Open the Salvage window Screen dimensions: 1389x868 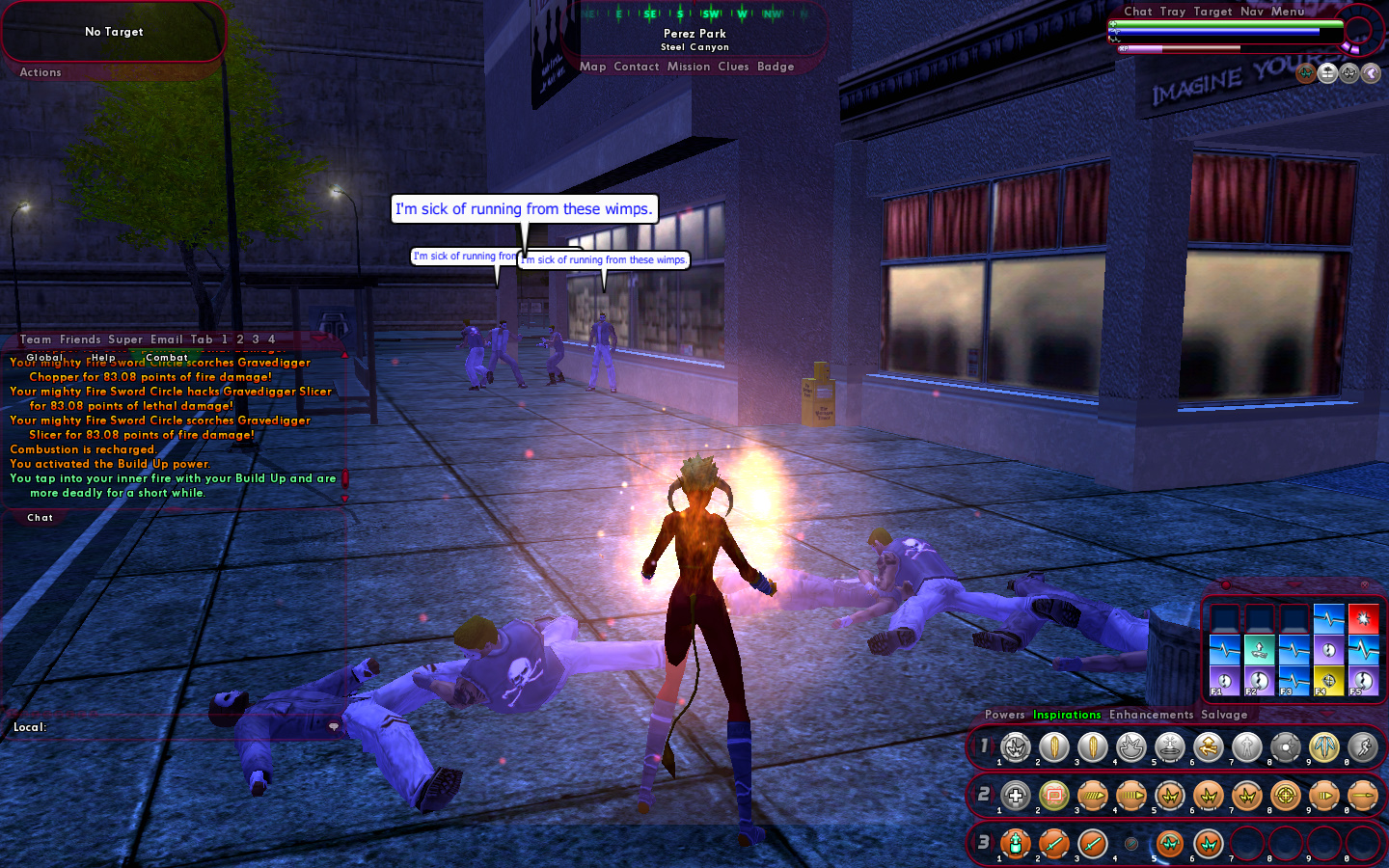click(x=1224, y=715)
